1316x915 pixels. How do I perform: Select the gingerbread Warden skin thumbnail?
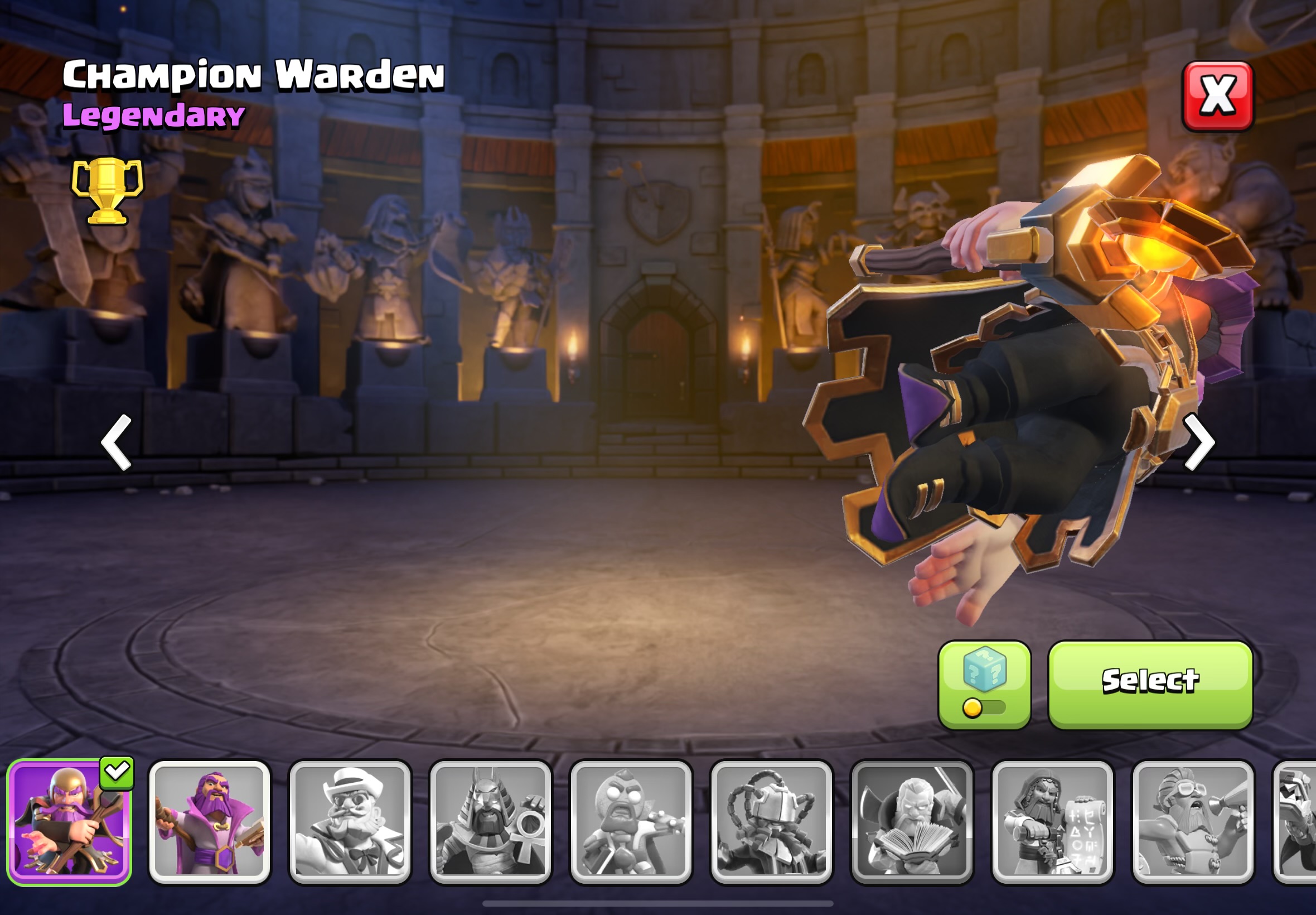(x=631, y=822)
